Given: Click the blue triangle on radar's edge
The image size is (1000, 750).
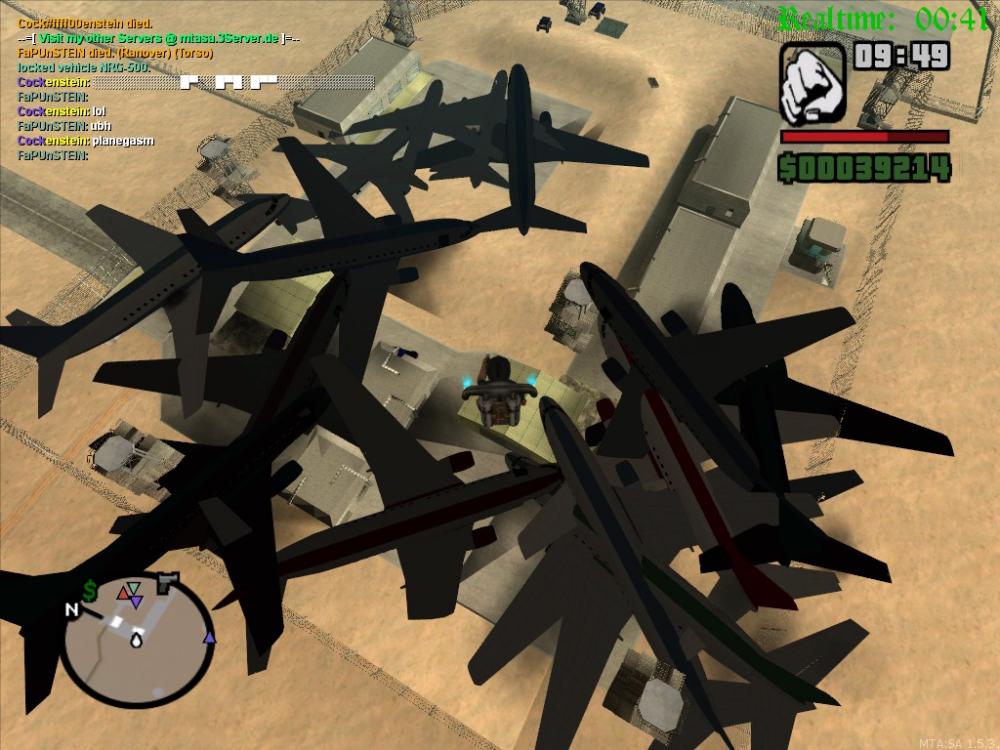Looking at the screenshot, I should click(209, 637).
